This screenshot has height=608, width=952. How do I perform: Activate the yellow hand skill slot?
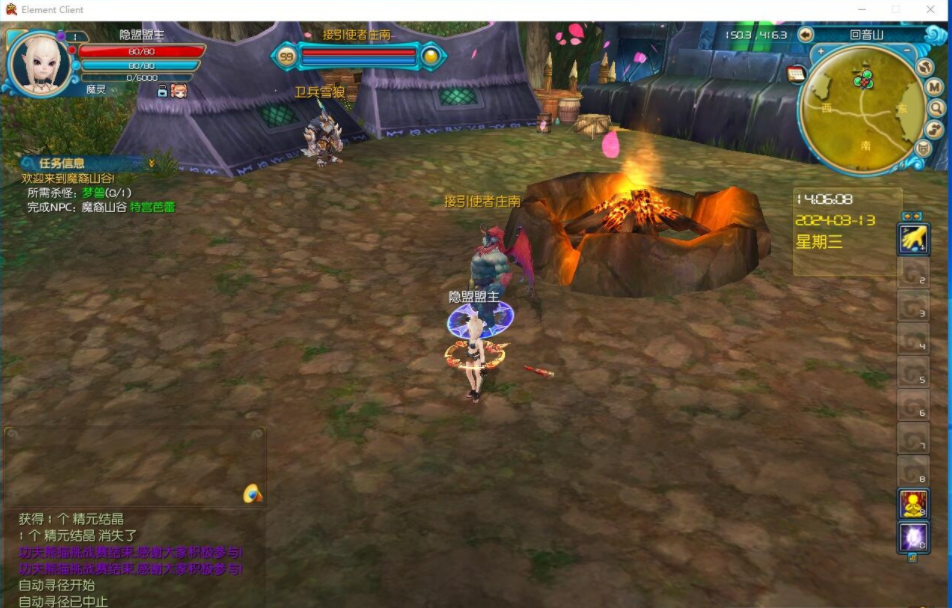pyautogui.click(x=913, y=238)
